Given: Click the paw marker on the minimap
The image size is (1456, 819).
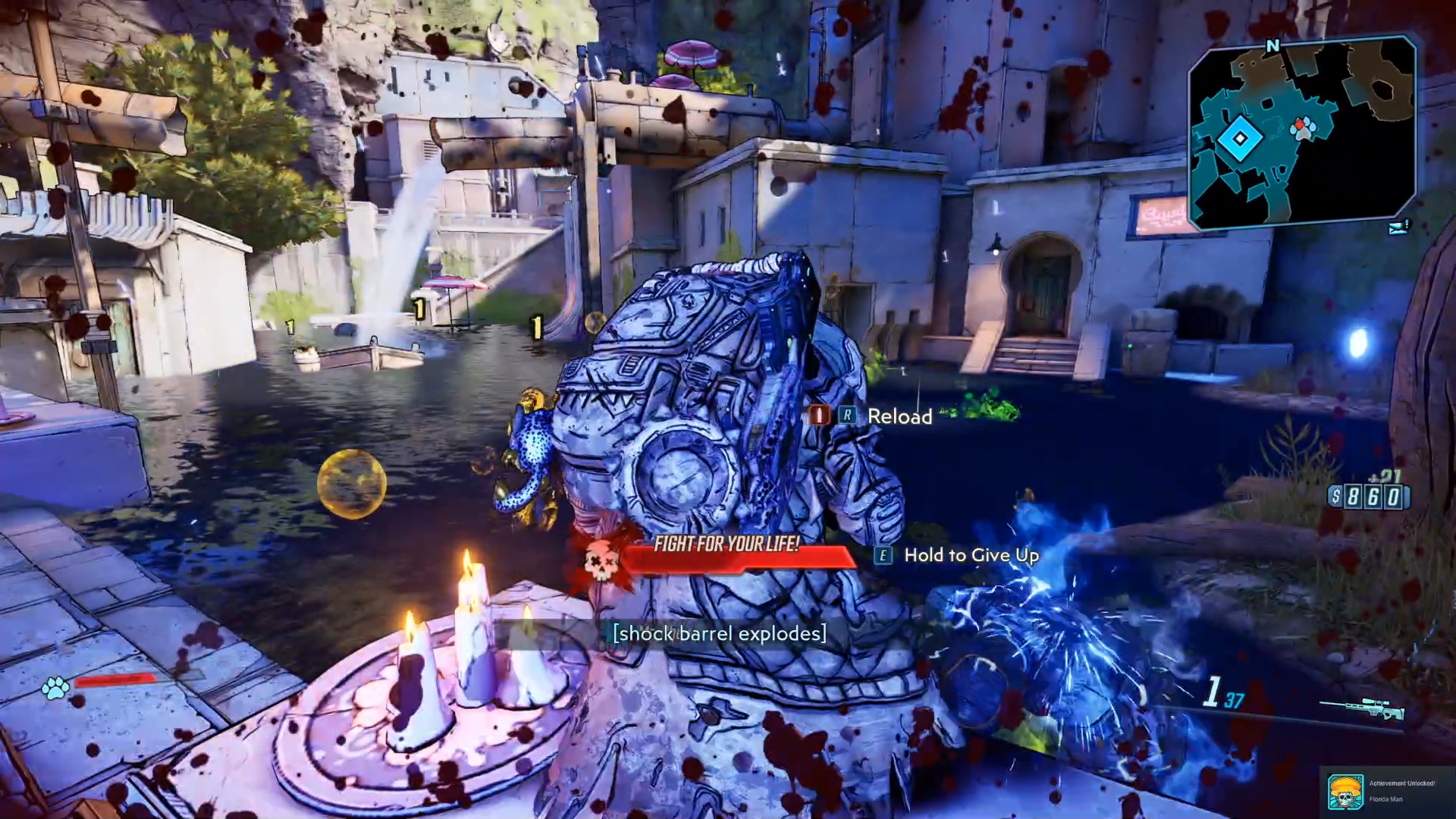Looking at the screenshot, I should (1302, 130).
